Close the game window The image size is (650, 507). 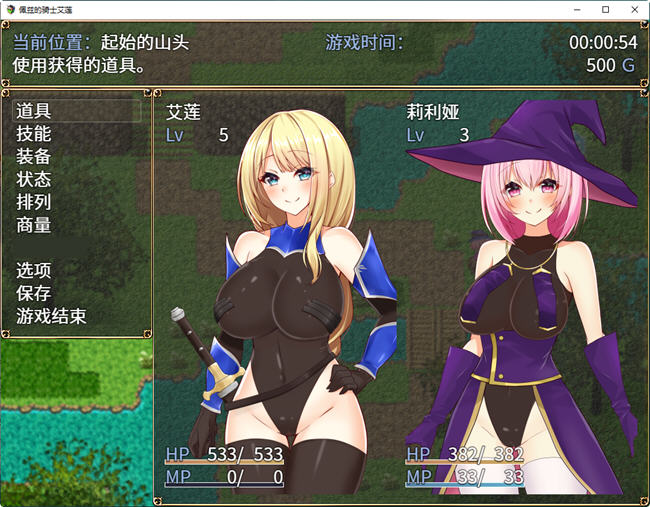[x=633, y=9]
